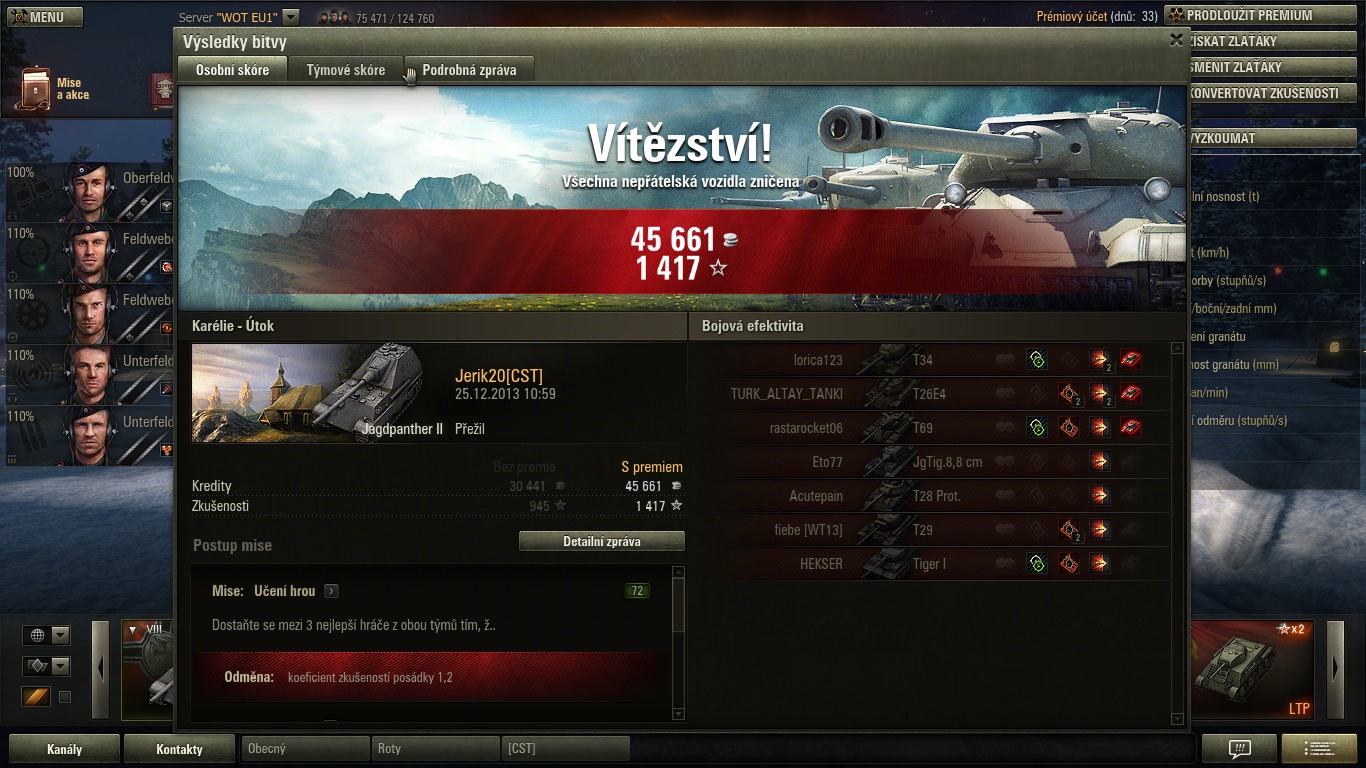The width and height of the screenshot is (1366, 768).
Task: Open the MENU button
Action: point(45,17)
